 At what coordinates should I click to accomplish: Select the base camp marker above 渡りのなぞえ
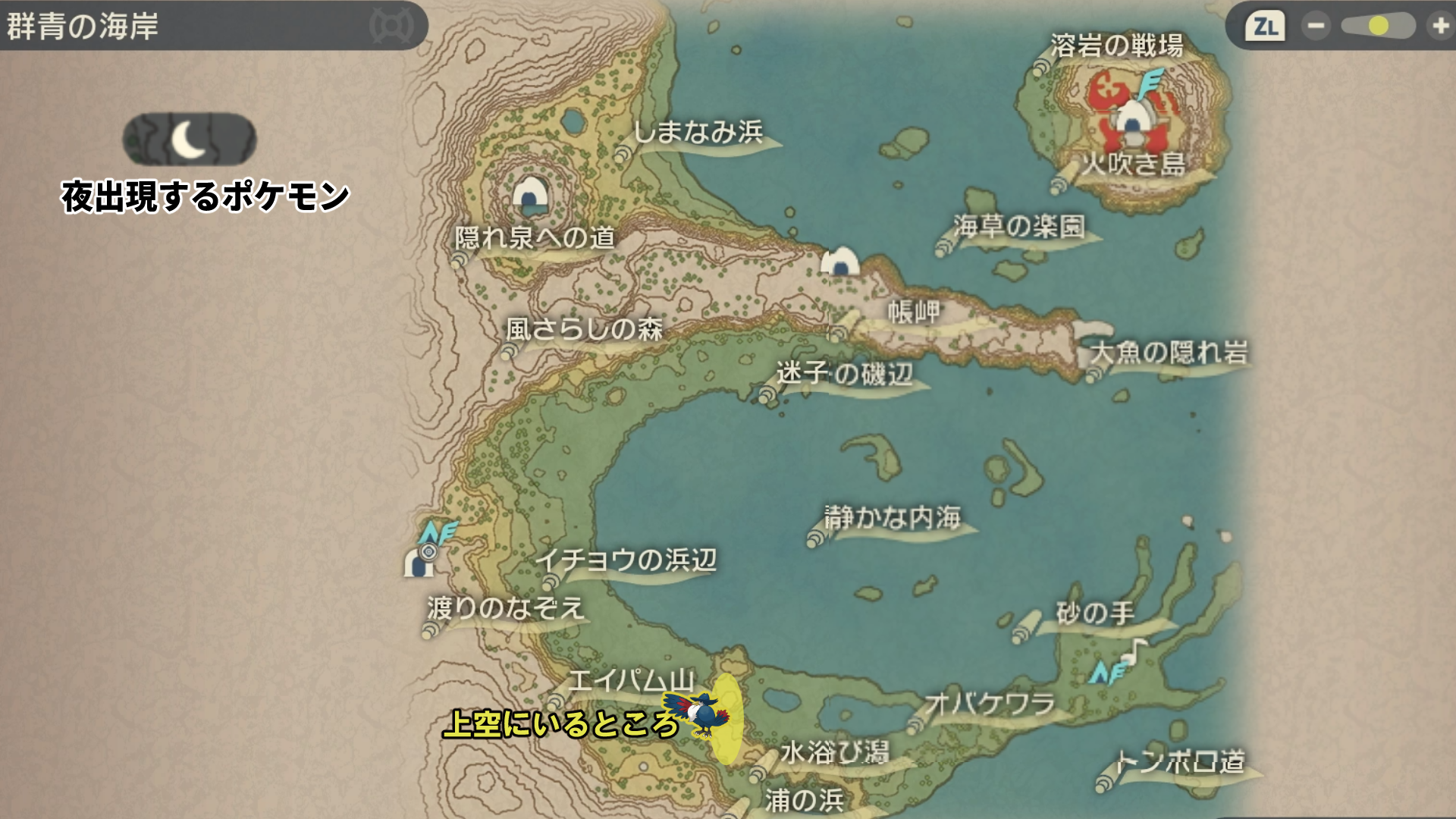click(418, 563)
